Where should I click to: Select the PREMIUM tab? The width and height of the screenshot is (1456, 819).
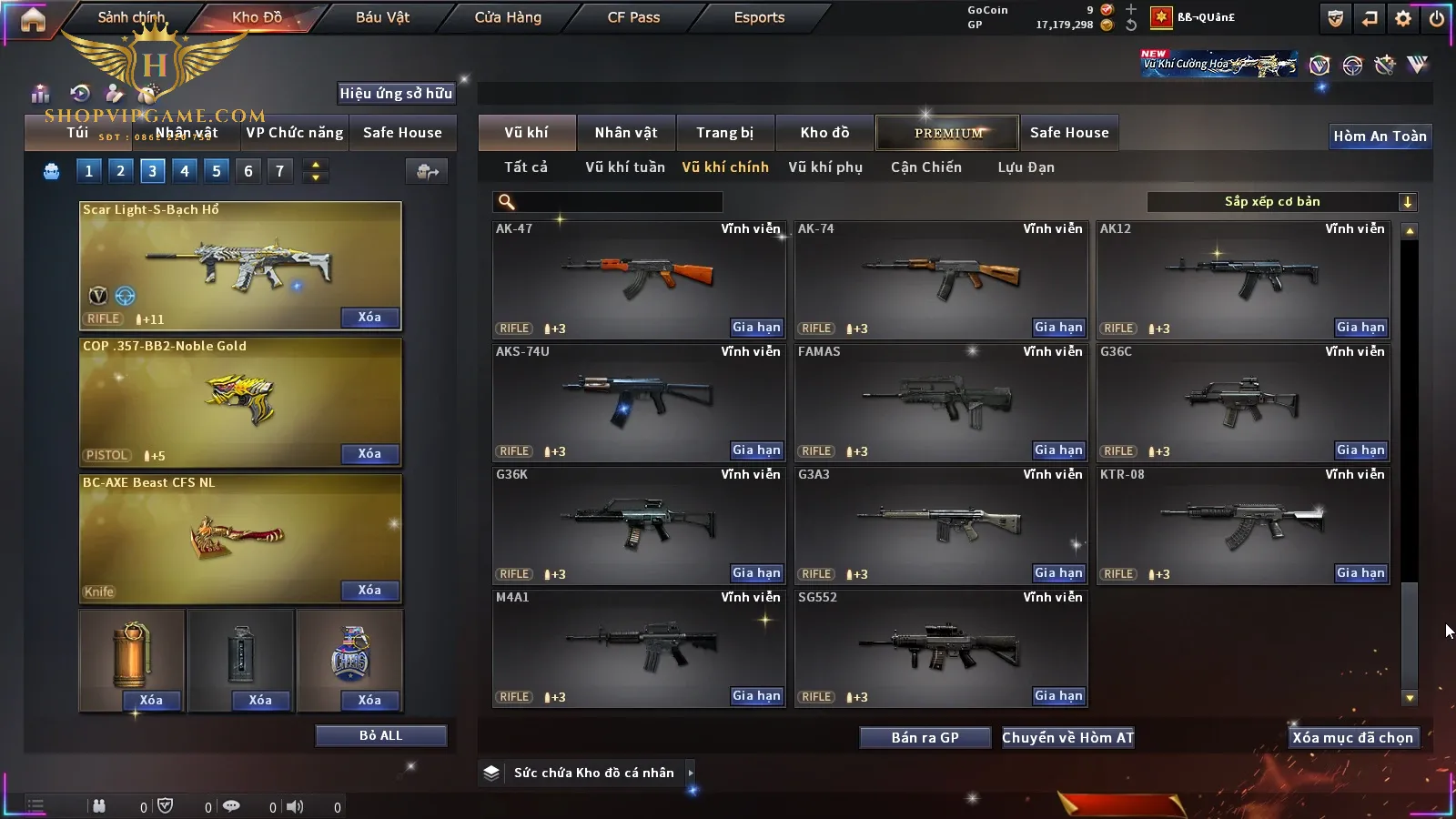click(948, 133)
